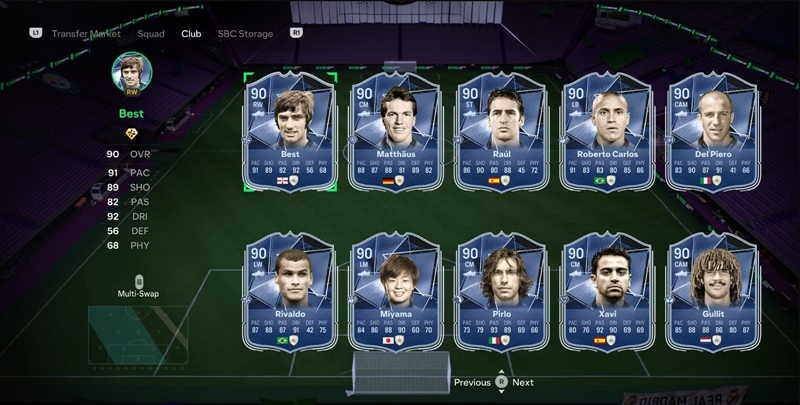Pick the Gullit player card
This screenshot has width=800, height=405.
coord(712,292)
